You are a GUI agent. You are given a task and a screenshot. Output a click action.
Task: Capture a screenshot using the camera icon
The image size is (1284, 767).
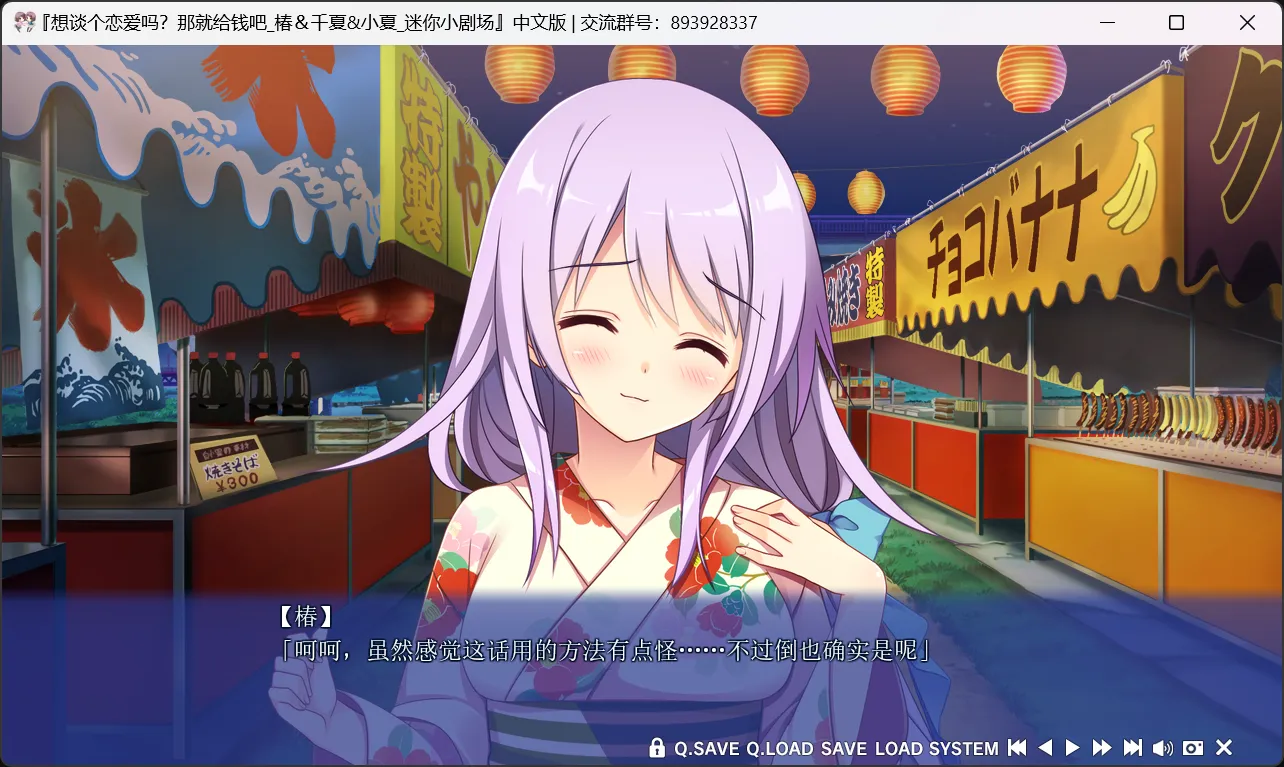(x=1192, y=748)
